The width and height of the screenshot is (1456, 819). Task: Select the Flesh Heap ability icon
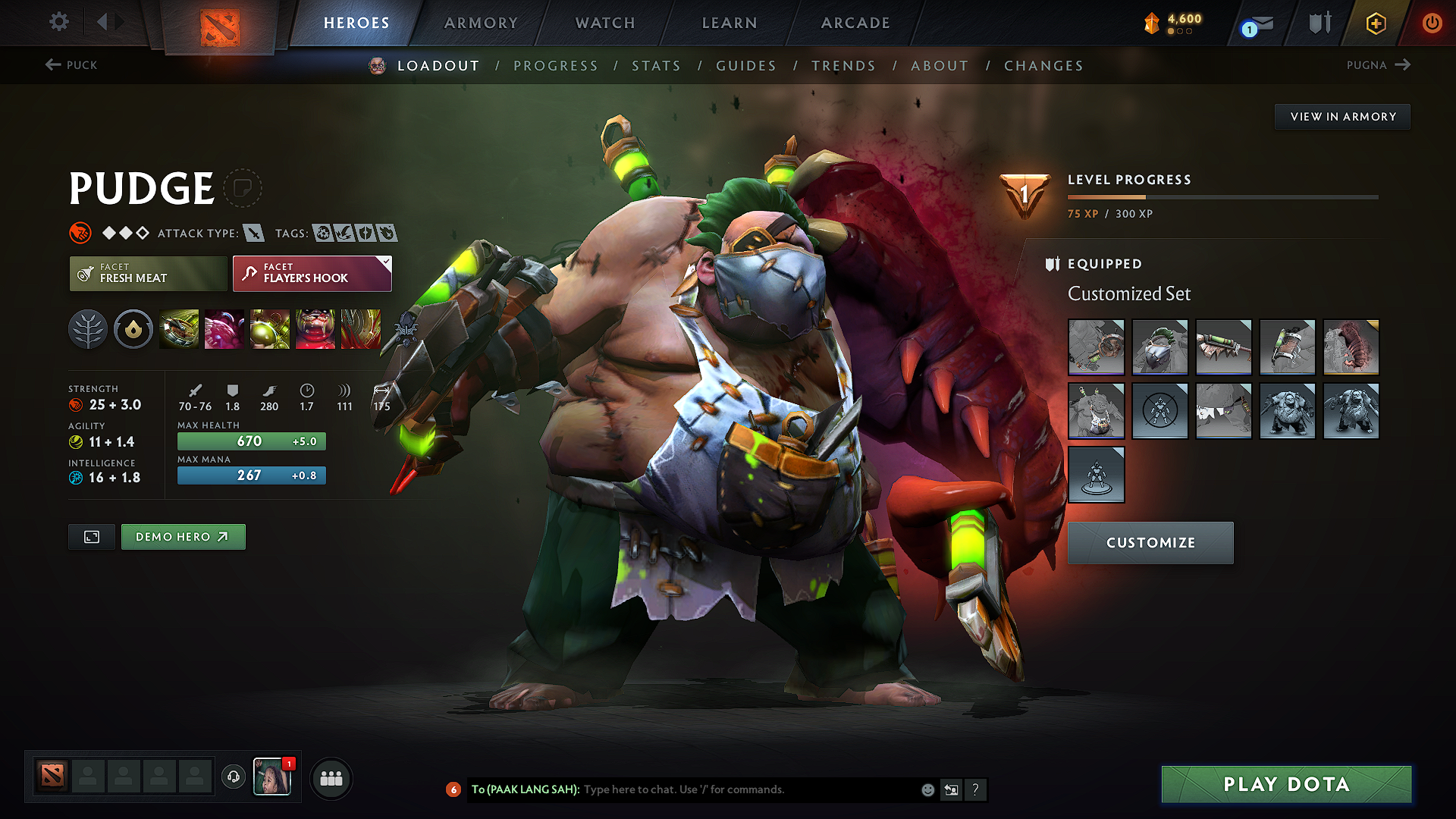pyautogui.click(x=270, y=329)
